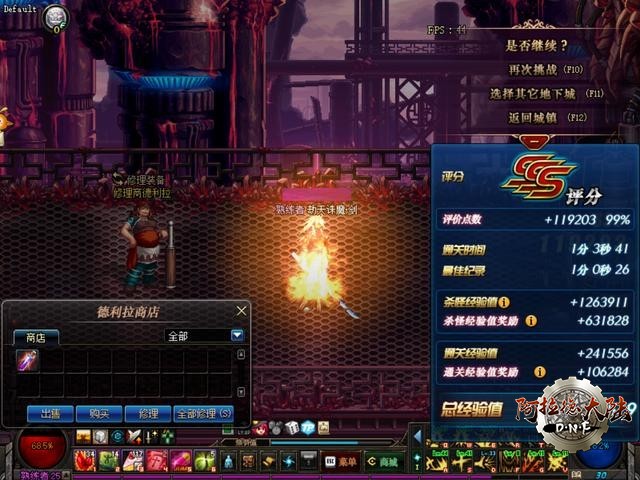Click the shop list scroll-down arrow
Image resolution: width=640 pixels, height=480 pixels.
[x=240, y=392]
